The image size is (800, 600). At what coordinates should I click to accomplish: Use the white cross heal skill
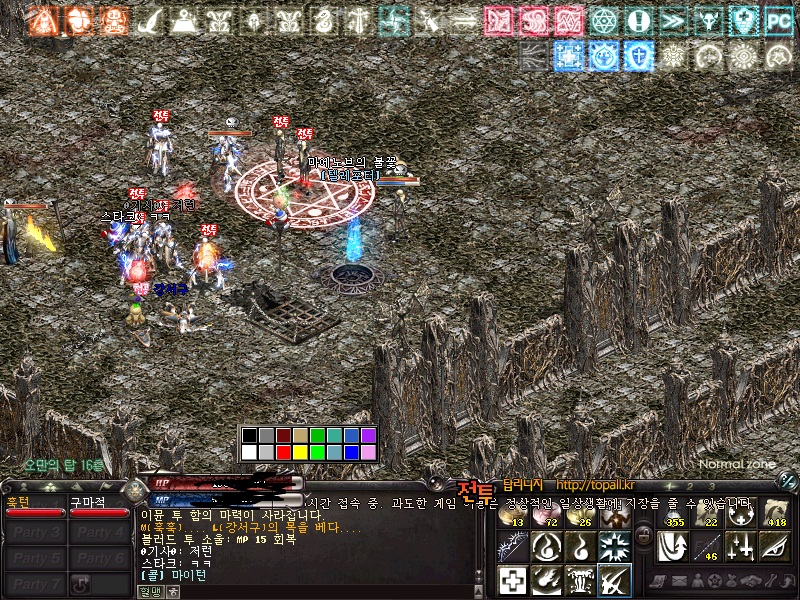pos(512,579)
